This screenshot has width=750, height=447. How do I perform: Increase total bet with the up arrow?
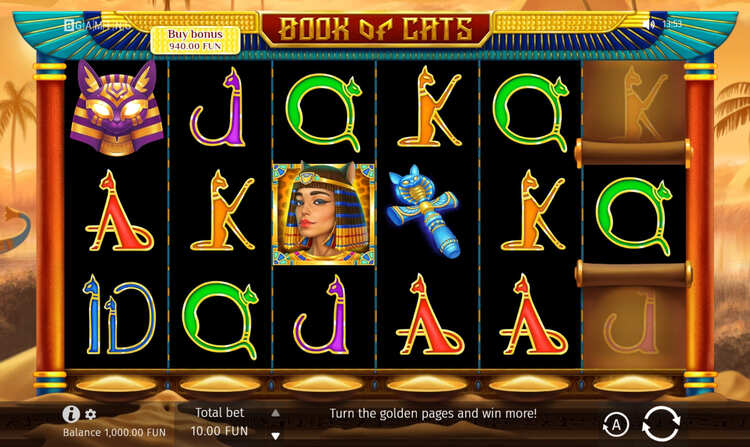coord(276,412)
